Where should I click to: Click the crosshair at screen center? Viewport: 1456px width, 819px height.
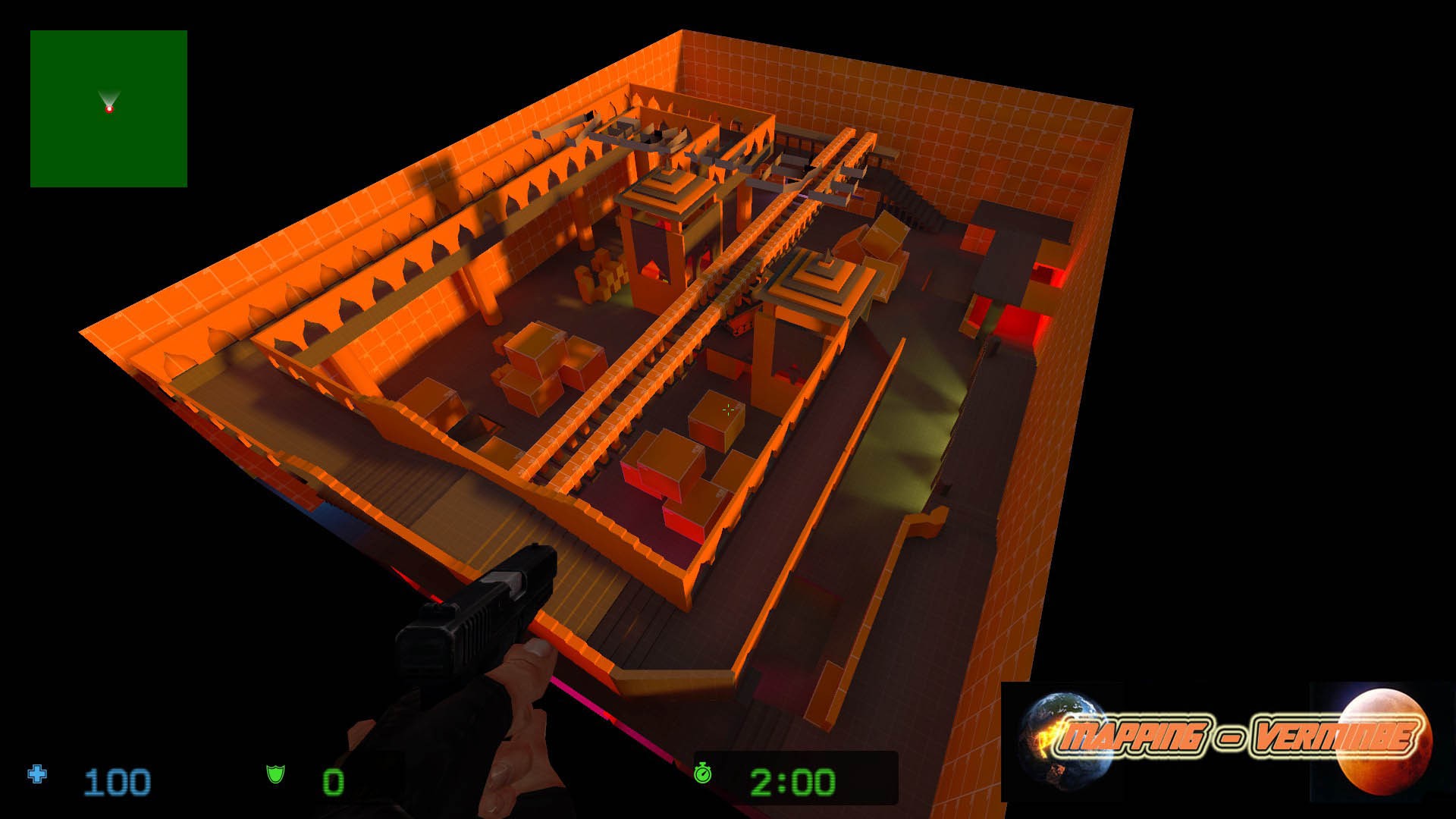pyautogui.click(x=728, y=409)
